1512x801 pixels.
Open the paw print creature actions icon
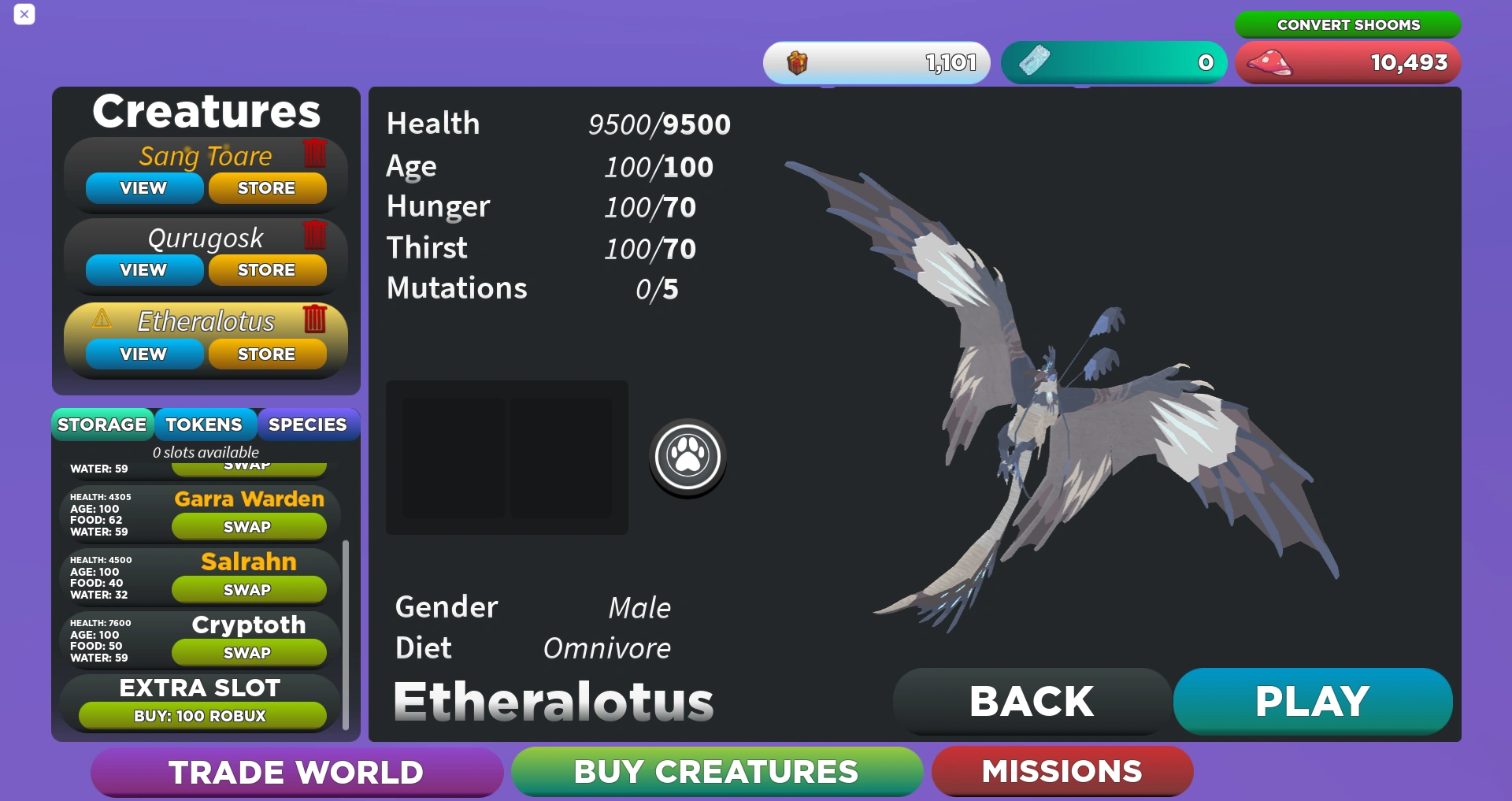(x=687, y=457)
